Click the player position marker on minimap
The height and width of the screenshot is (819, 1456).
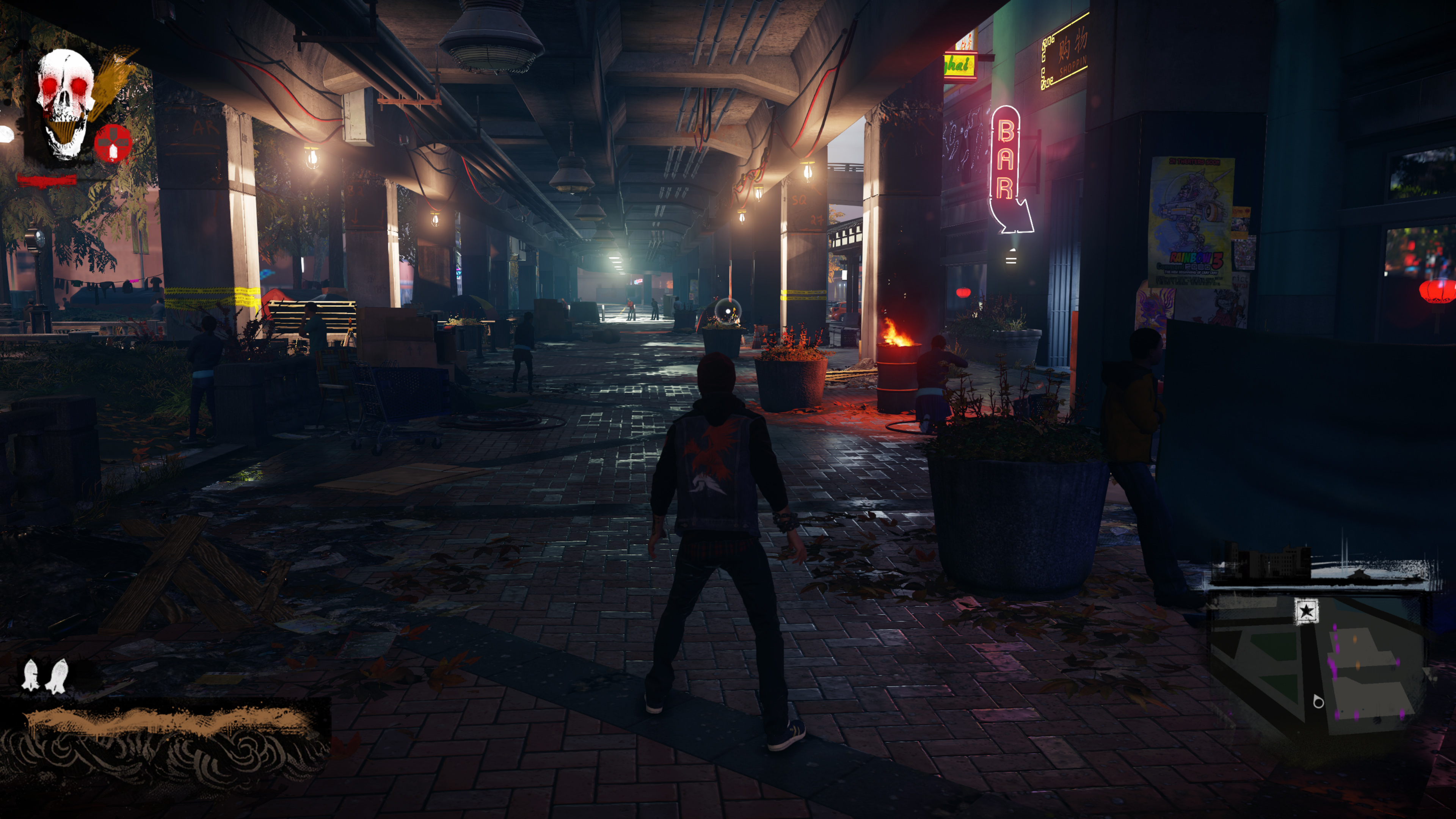[1318, 702]
